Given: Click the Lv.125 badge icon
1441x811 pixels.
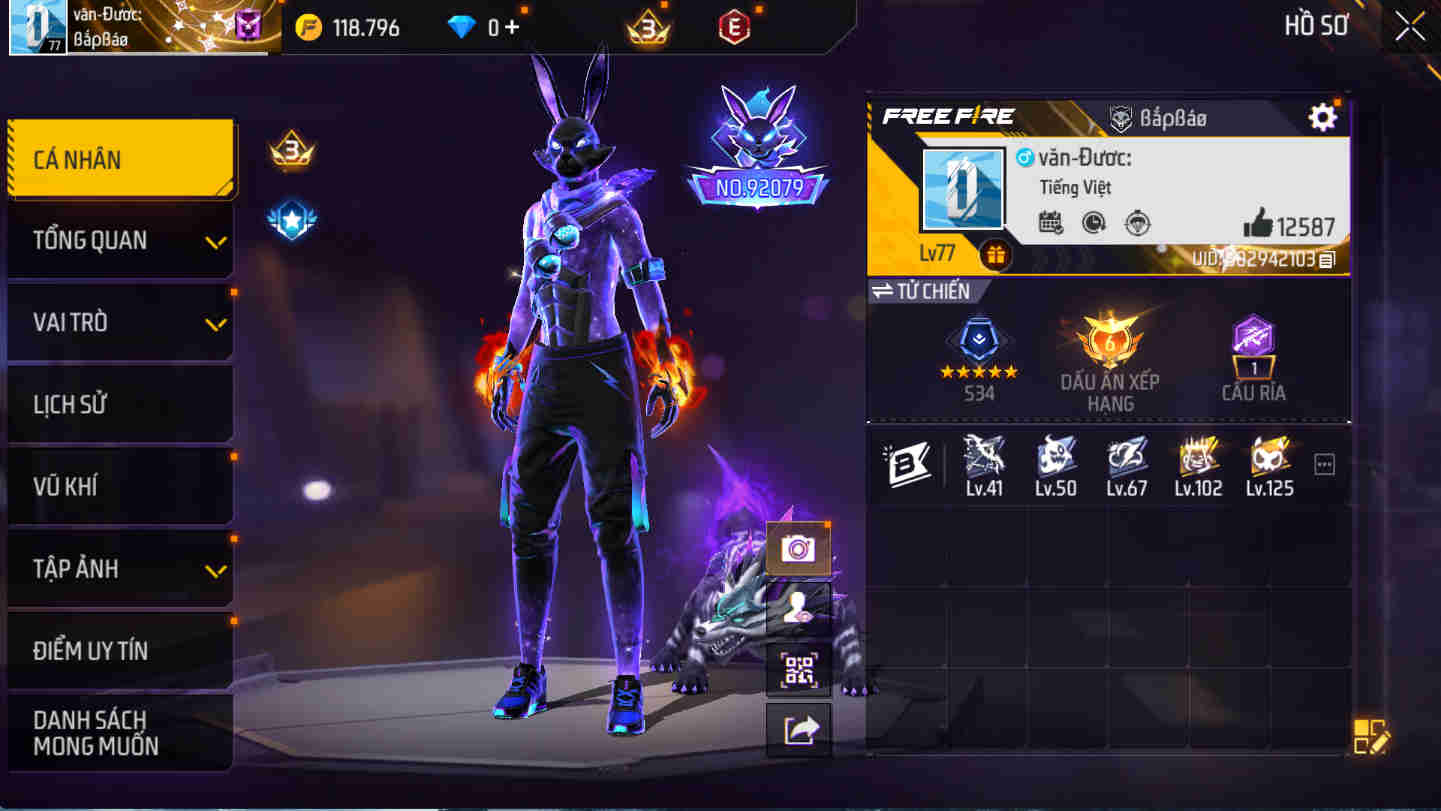Looking at the screenshot, I should [1268, 462].
